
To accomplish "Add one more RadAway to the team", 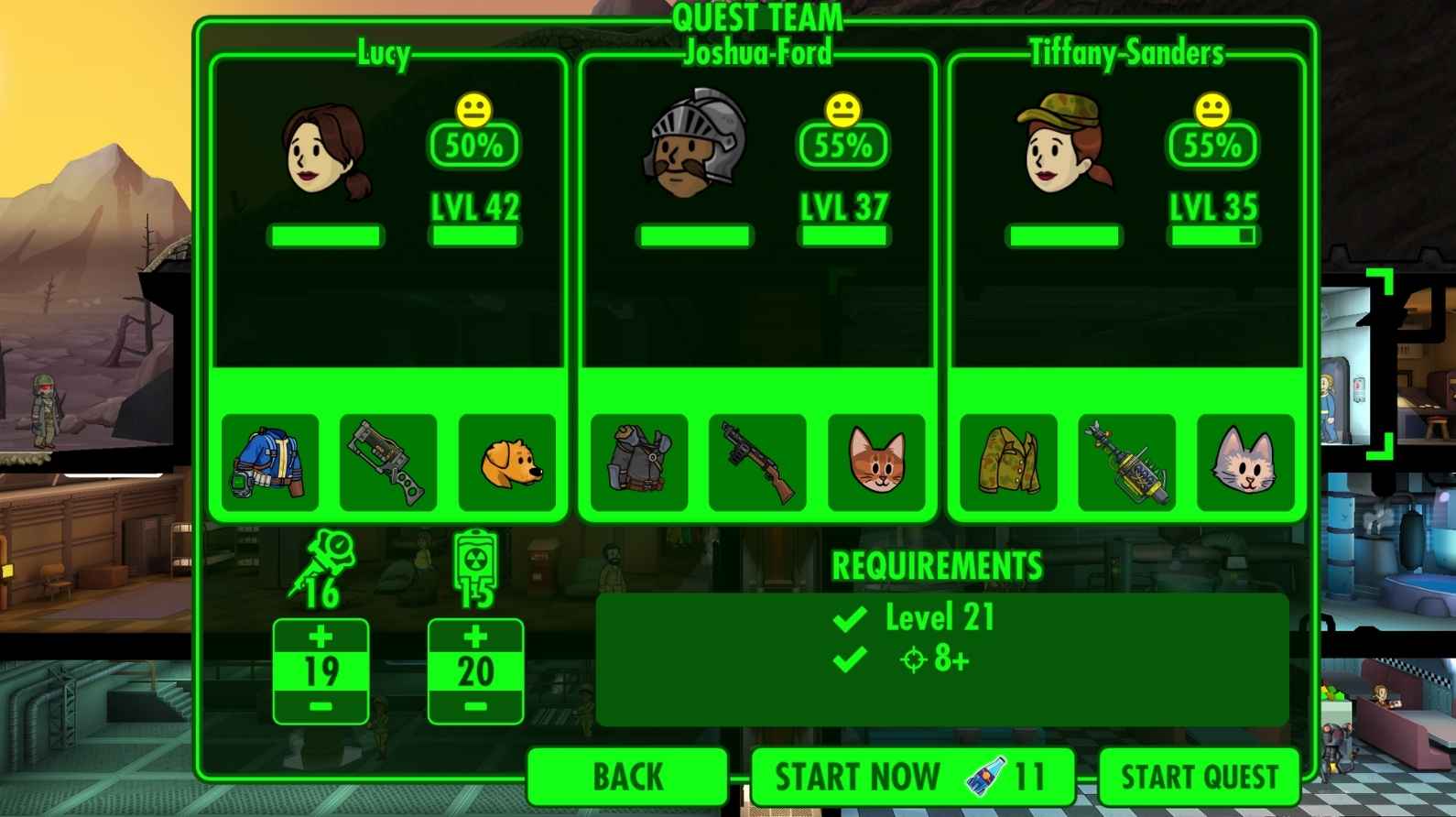I will coord(475,637).
